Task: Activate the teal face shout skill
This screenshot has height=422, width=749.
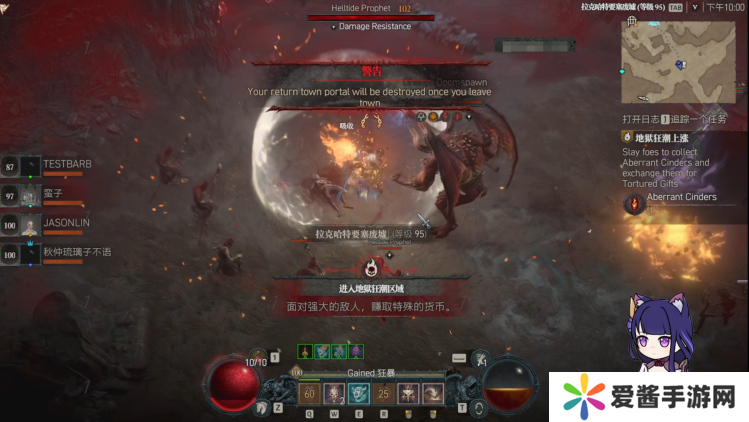Action: coord(359,394)
